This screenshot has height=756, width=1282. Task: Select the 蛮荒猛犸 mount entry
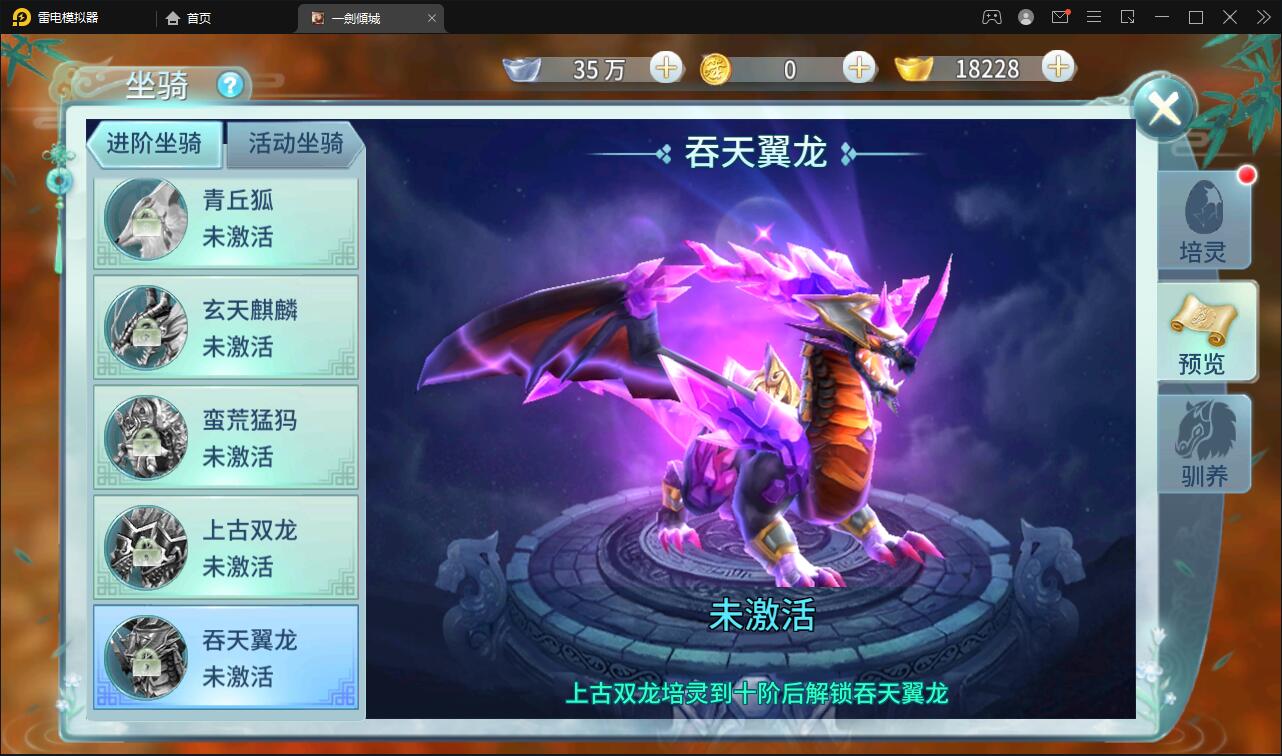225,437
